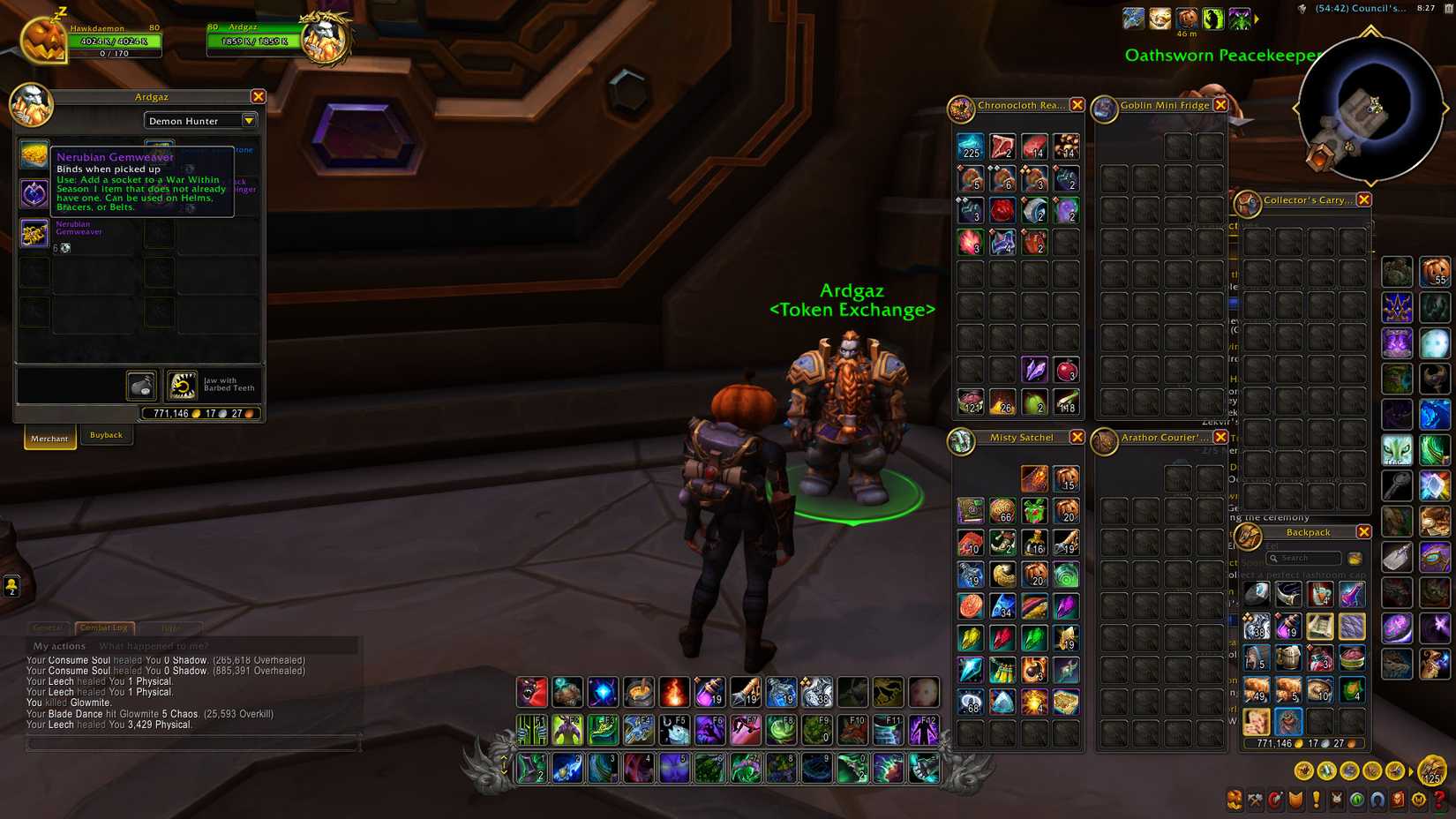1456x819 pixels.
Task: Open the Professions crossed-hammers icon
Action: click(x=1255, y=800)
